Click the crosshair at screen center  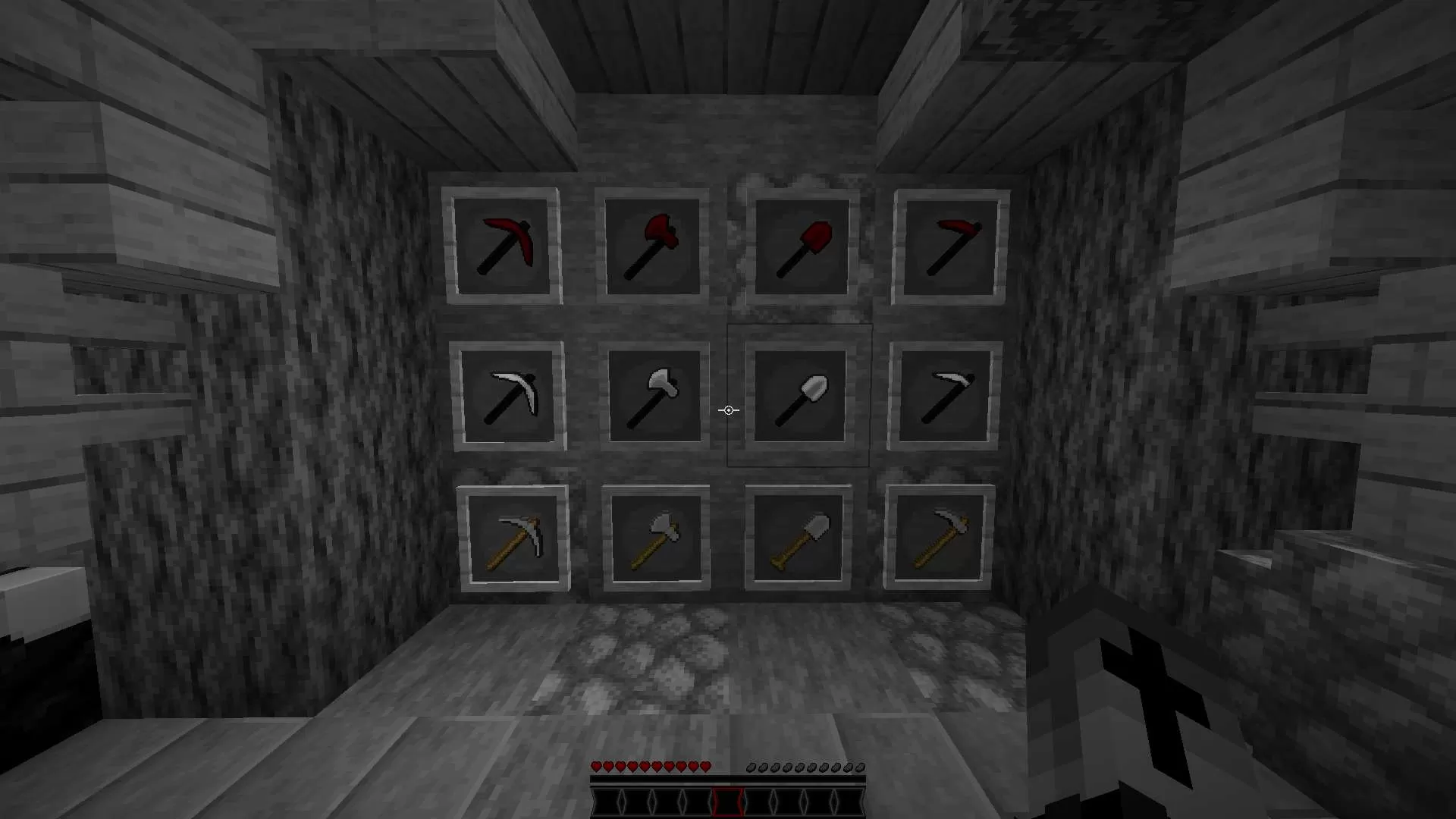728,409
